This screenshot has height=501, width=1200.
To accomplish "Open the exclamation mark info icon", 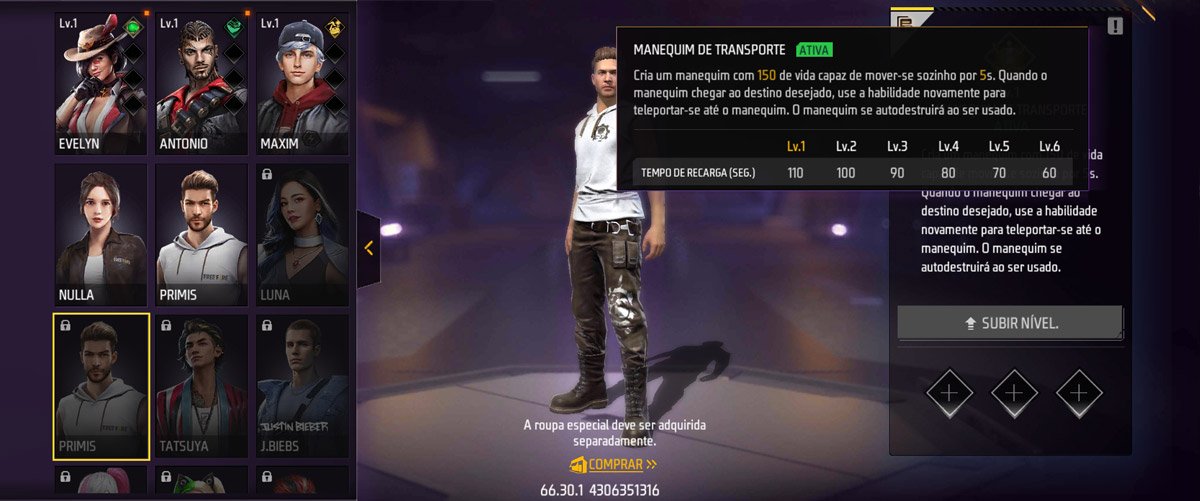I will pyautogui.click(x=1115, y=26).
